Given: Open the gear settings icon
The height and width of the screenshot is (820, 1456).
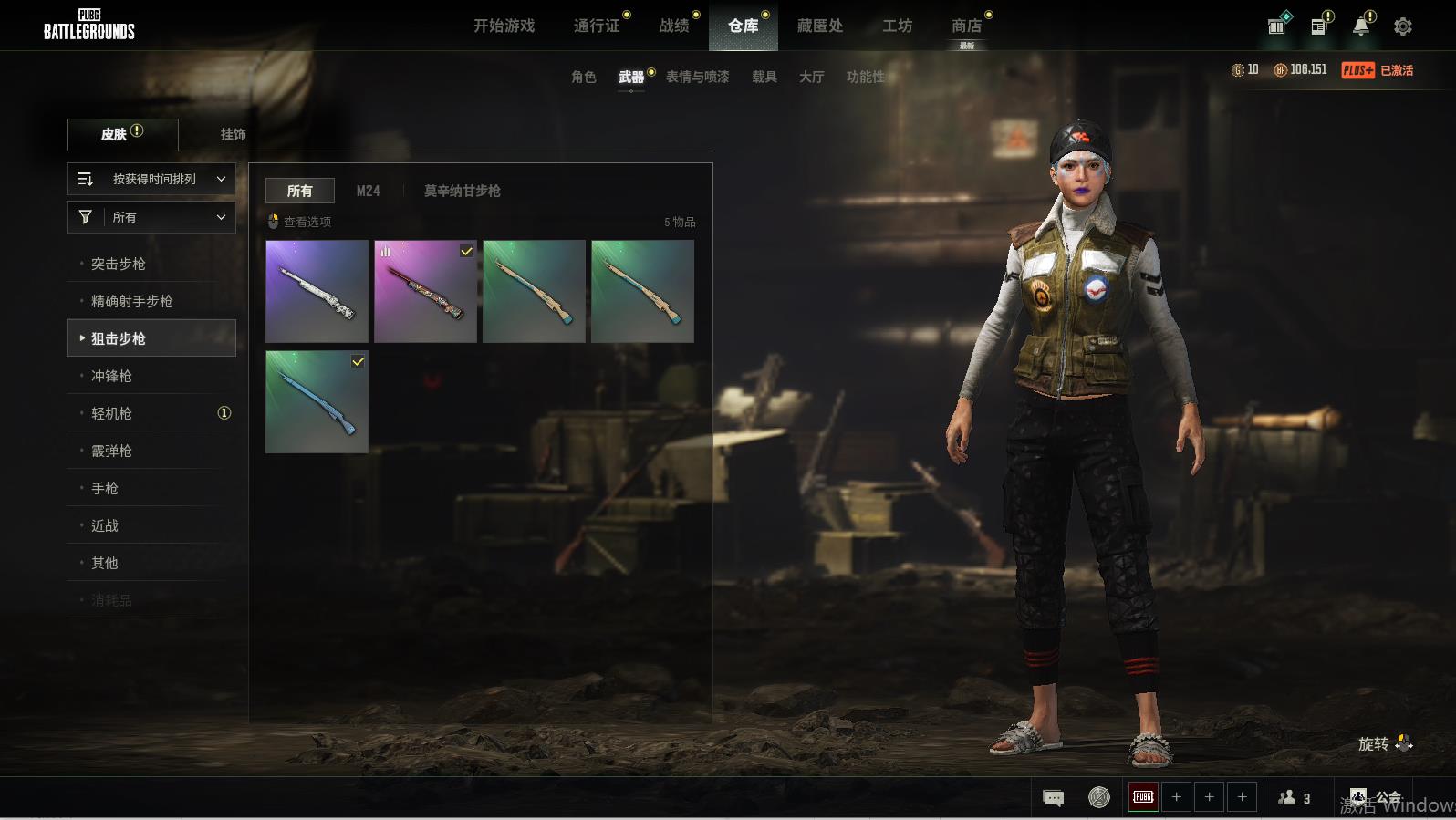Looking at the screenshot, I should point(1402,26).
